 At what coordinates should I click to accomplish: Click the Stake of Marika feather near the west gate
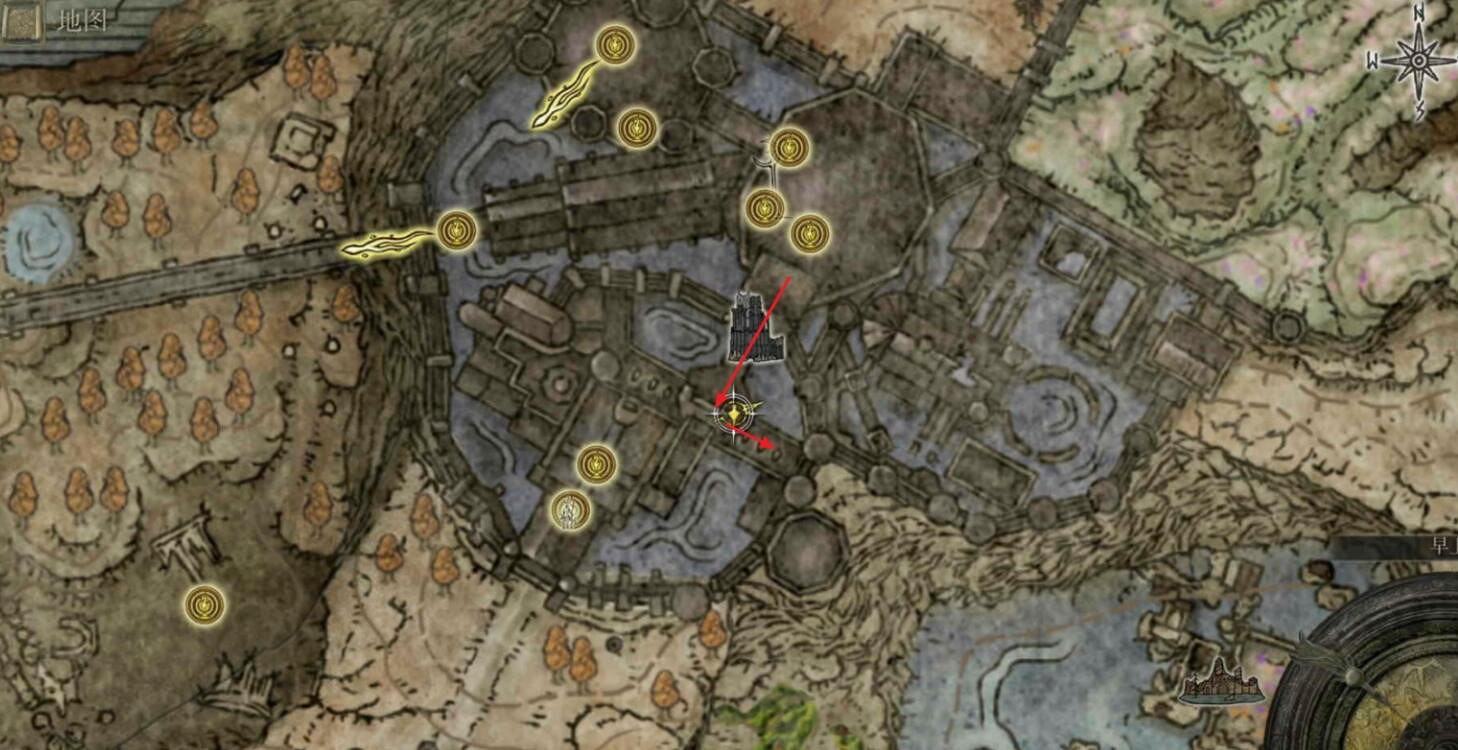click(383, 243)
